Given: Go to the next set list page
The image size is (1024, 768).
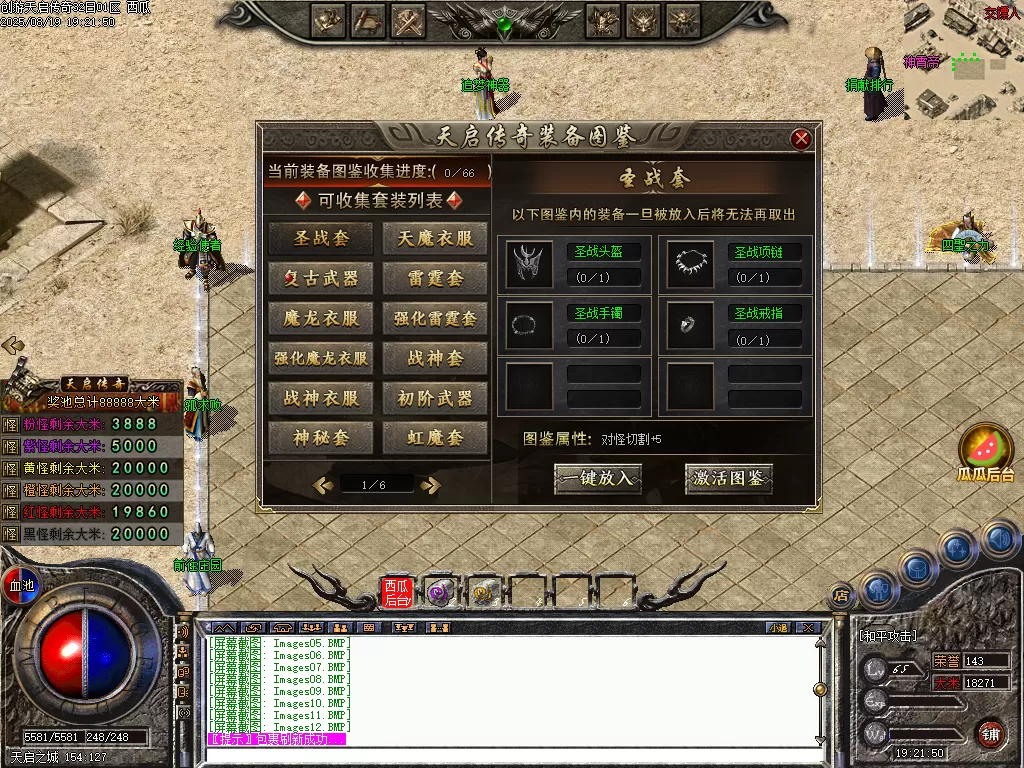Looking at the screenshot, I should coord(431,485).
